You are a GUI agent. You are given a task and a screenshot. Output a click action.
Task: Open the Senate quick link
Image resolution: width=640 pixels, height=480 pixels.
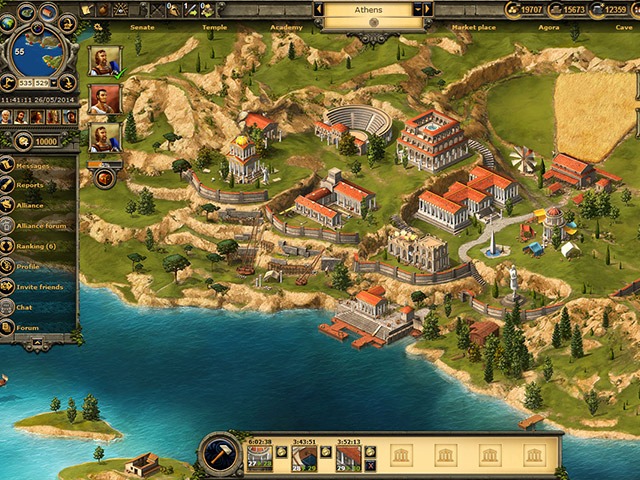click(142, 27)
